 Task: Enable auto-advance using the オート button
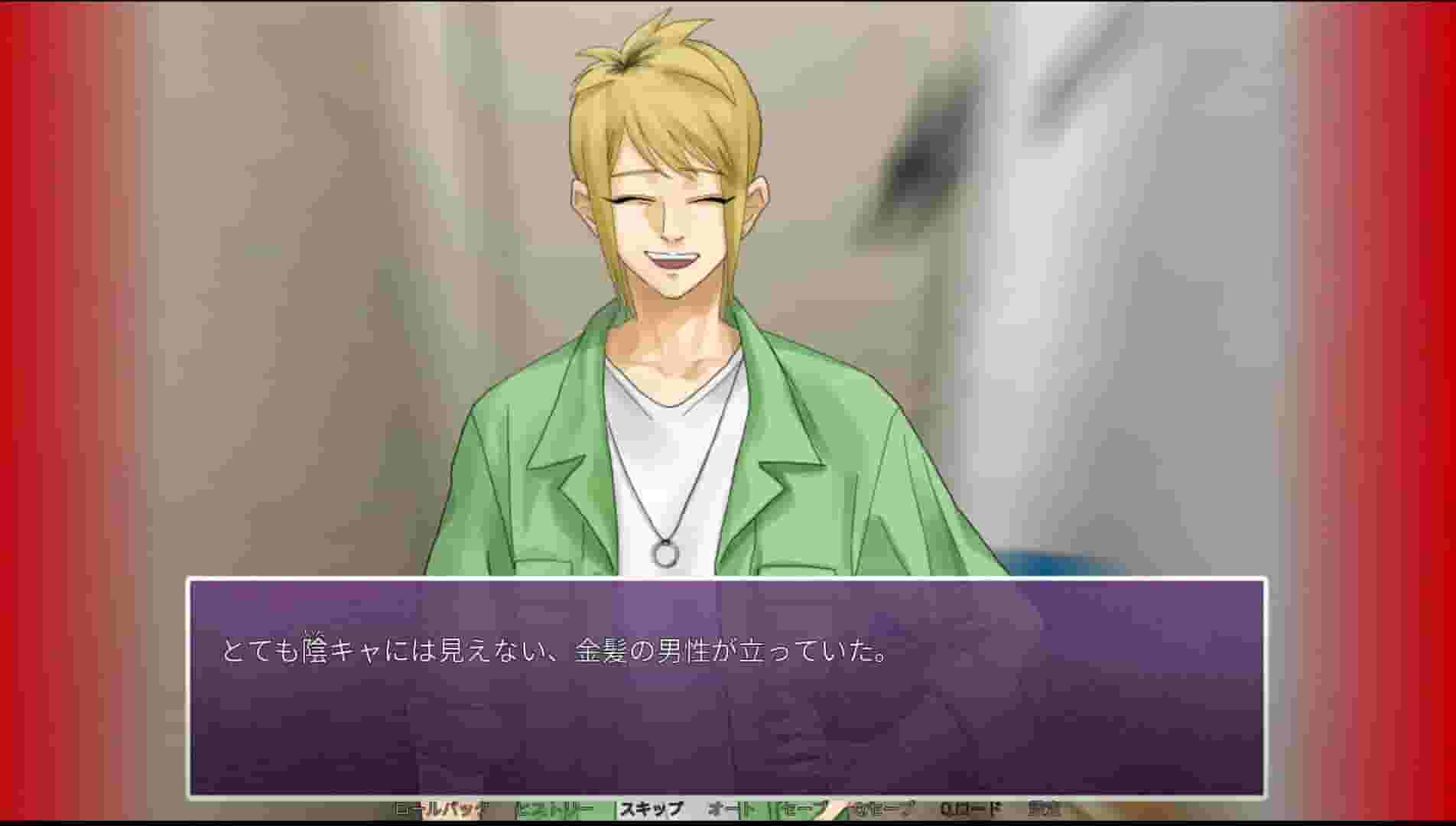coord(731,810)
